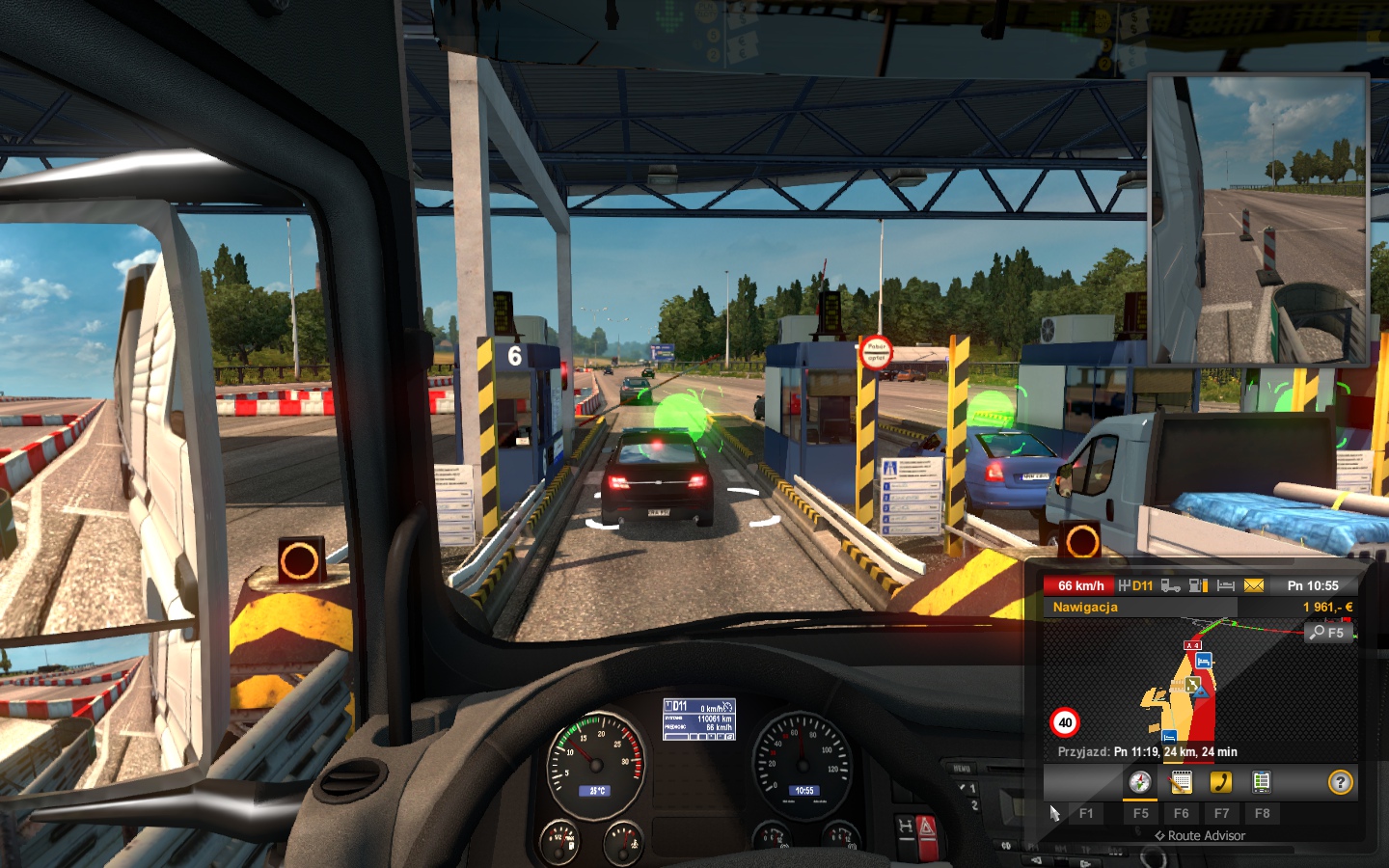
Task: Click the bed rest status icon
Action: pyautogui.click(x=1226, y=585)
